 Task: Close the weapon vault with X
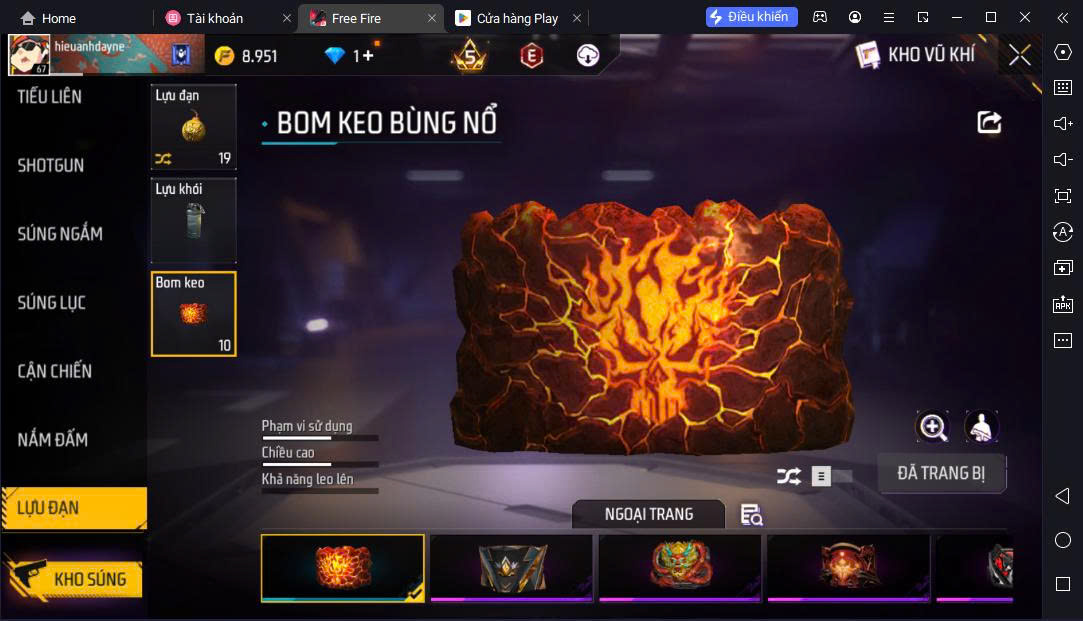[1019, 55]
